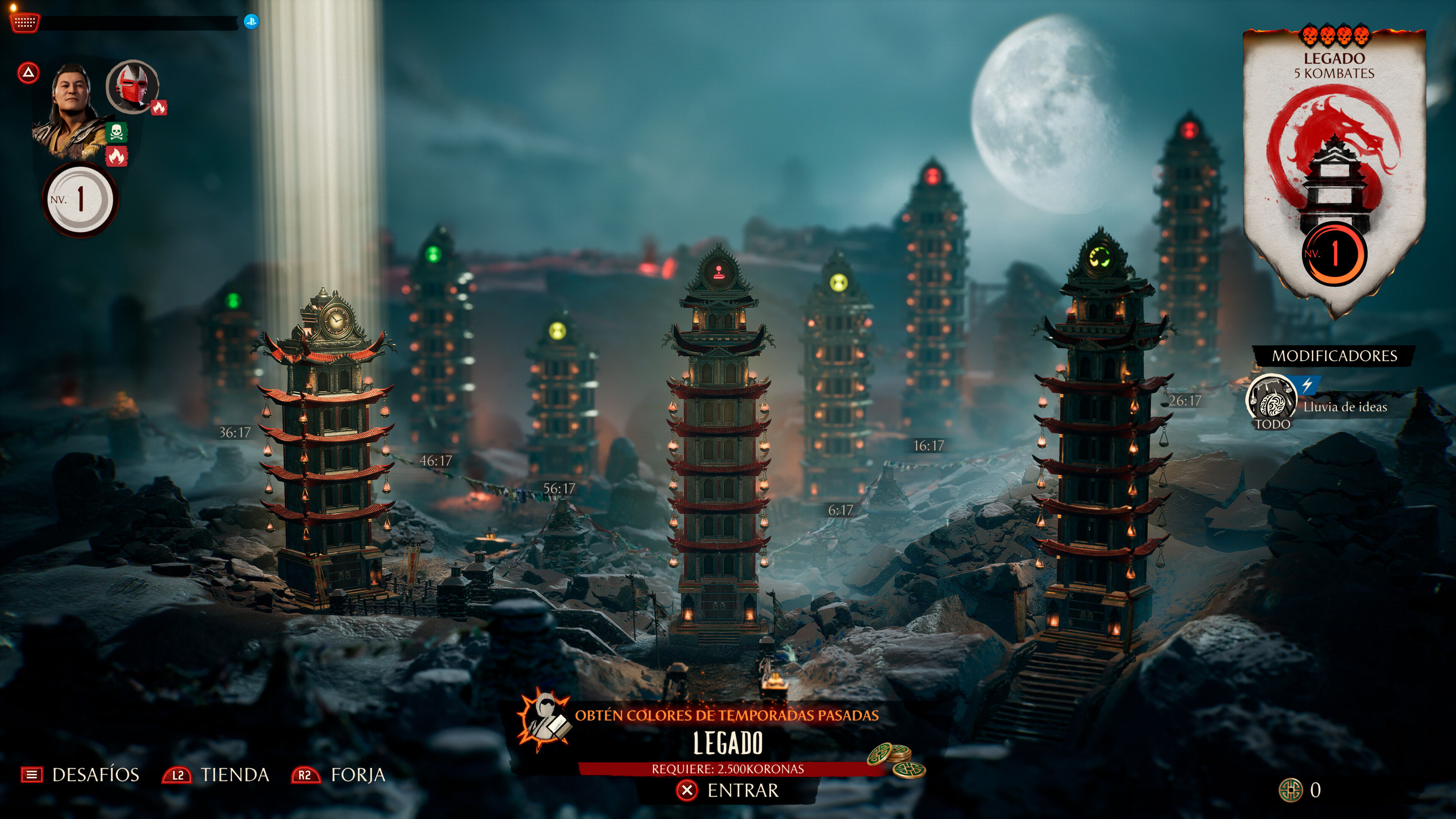1456x819 pixels.
Task: Click the red keyboard icon
Action: tap(25, 23)
